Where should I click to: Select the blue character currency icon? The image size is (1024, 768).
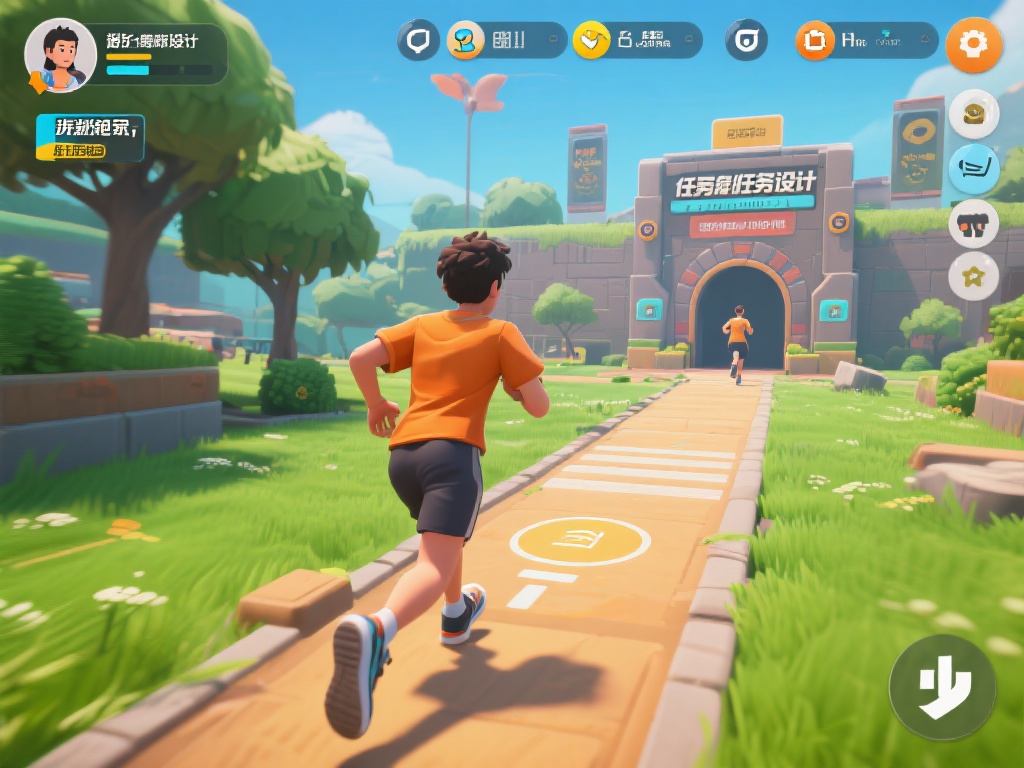click(466, 40)
